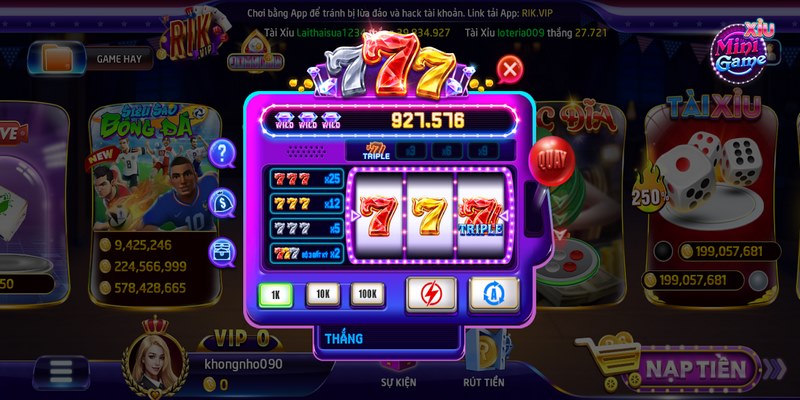
Task: Close the 777 slot machine popup
Action: click(x=510, y=69)
